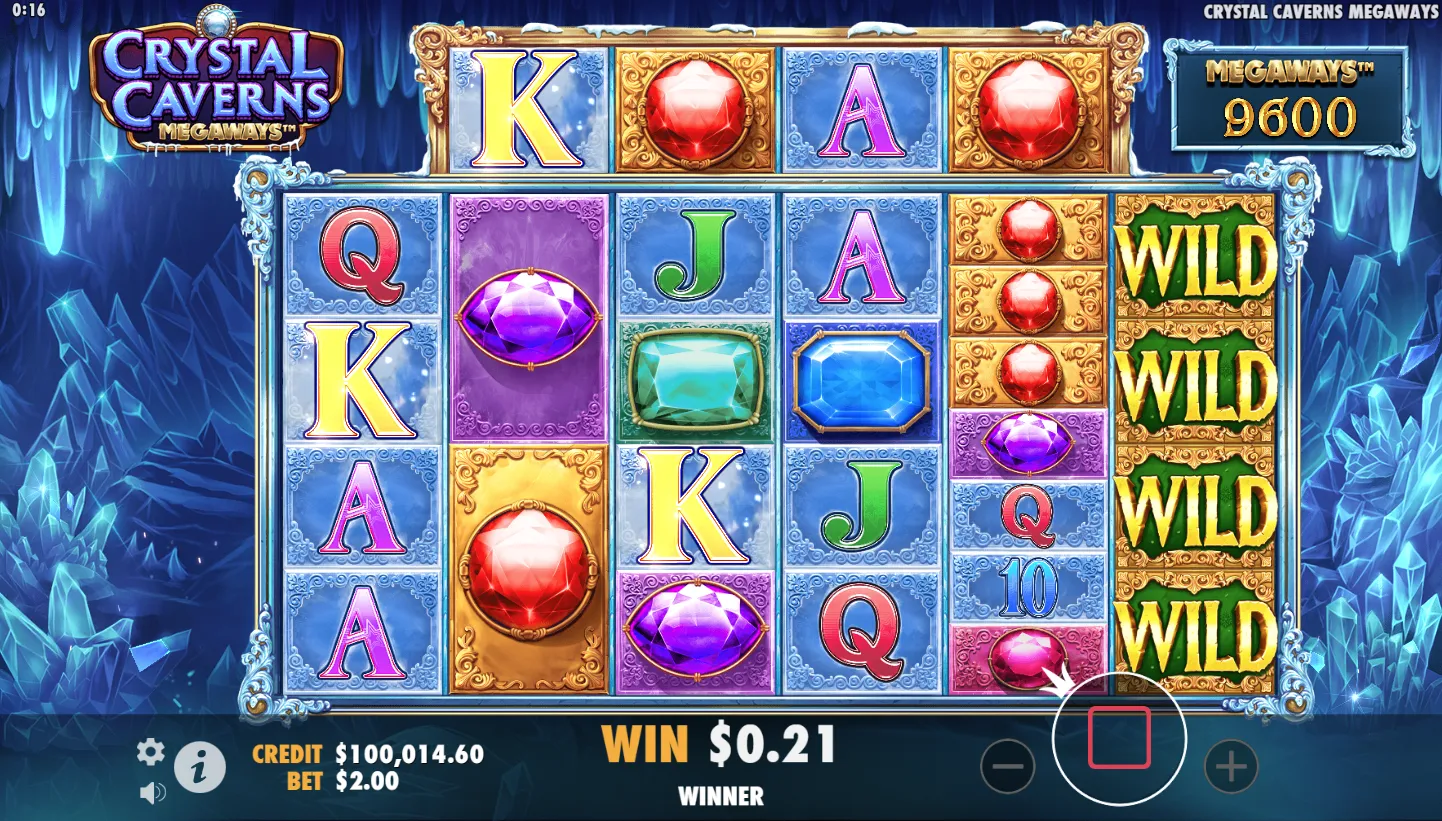Screen dimensions: 1442x821
Task: Toggle sound with the speaker icon
Action: tap(152, 793)
